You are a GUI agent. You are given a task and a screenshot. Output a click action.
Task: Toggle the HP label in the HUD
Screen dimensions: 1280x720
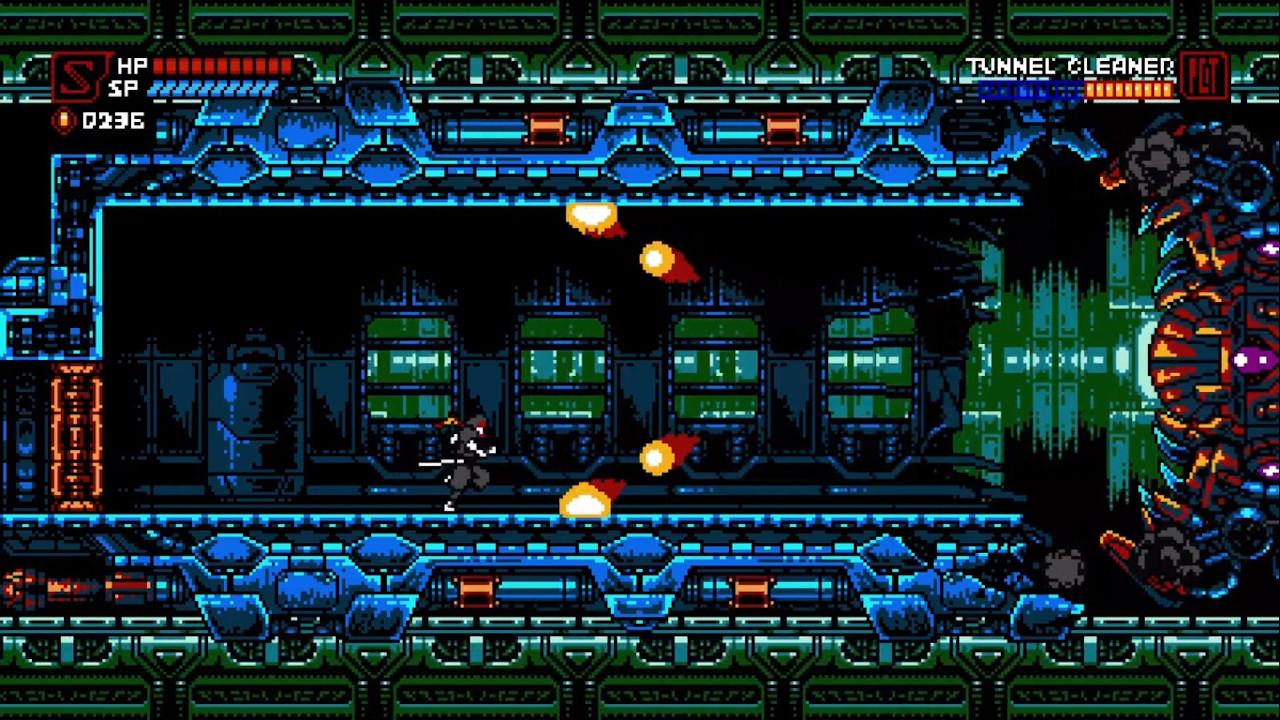pyautogui.click(x=132, y=66)
